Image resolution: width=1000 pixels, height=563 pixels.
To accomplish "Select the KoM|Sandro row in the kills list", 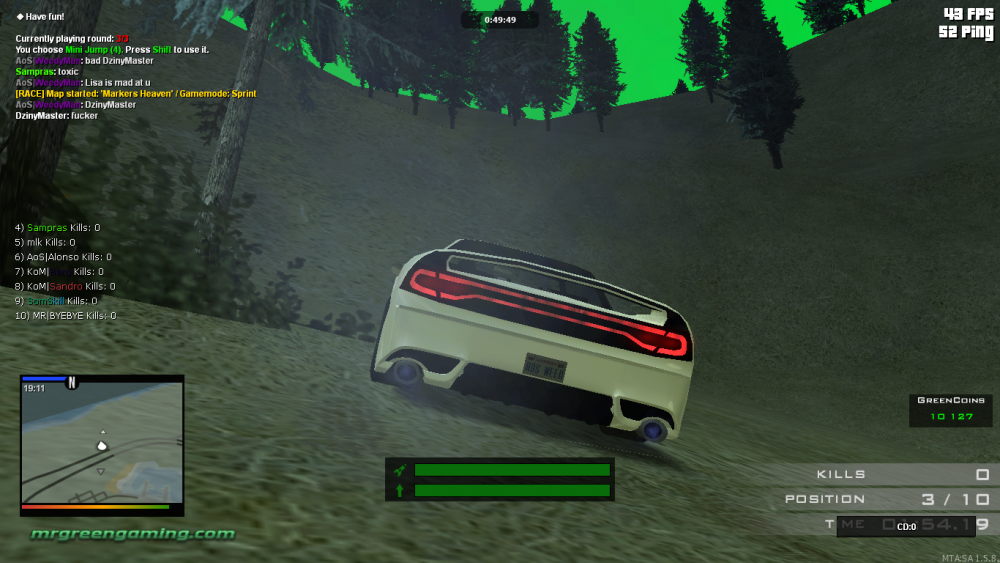I will pyautogui.click(x=64, y=286).
